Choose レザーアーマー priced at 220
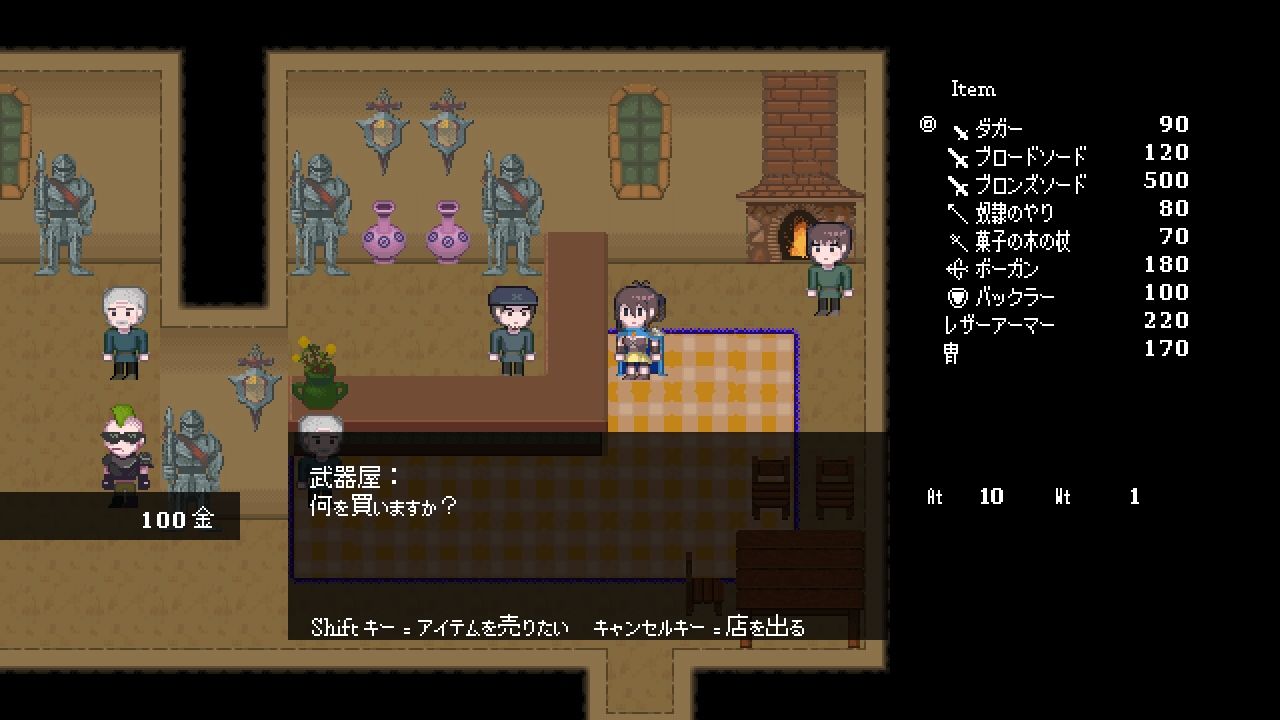1280x720 pixels. (x=999, y=325)
